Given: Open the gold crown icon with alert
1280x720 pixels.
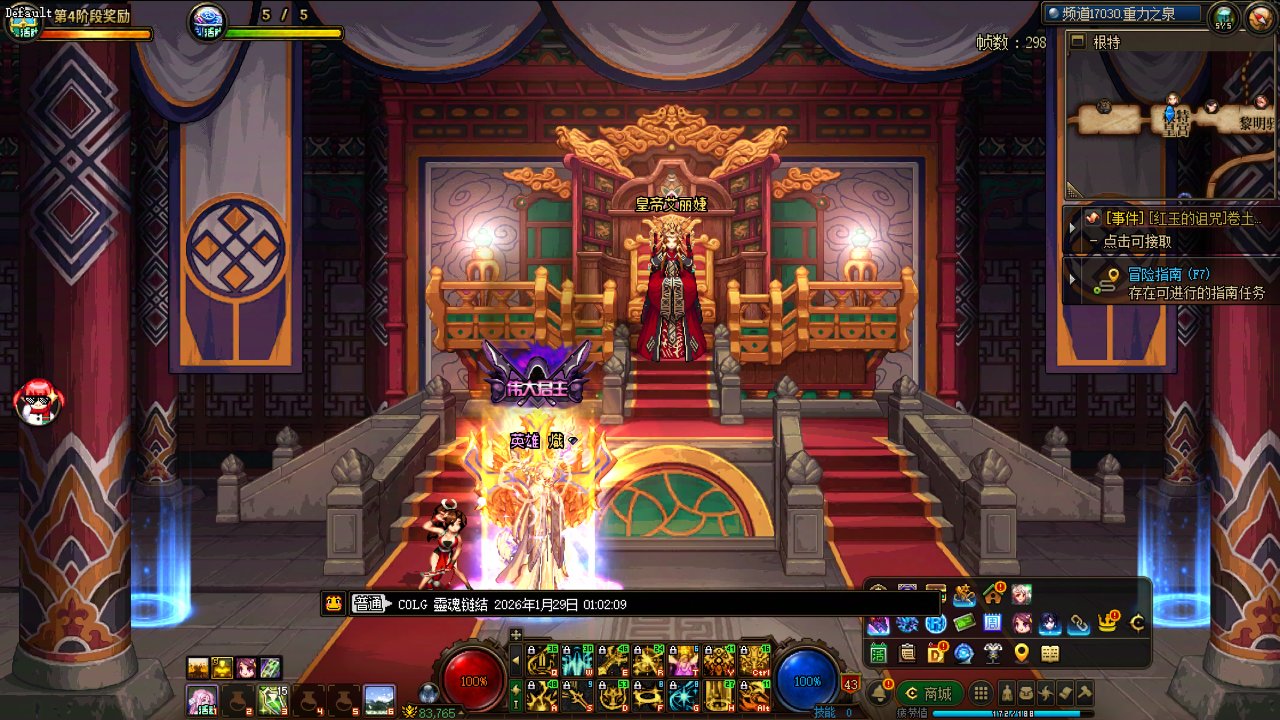Looking at the screenshot, I should [1108, 624].
